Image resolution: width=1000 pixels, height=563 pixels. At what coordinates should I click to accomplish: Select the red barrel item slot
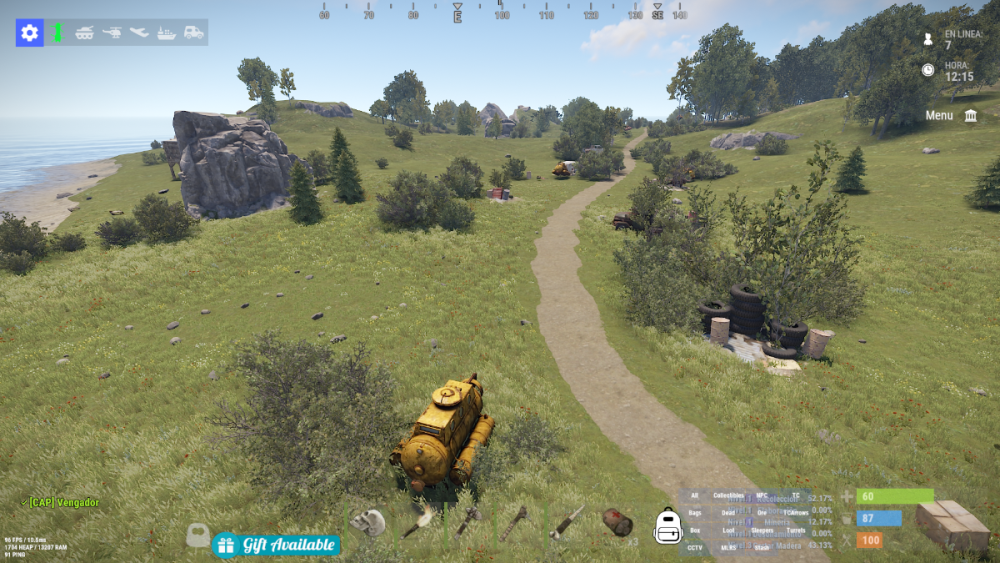[617, 522]
